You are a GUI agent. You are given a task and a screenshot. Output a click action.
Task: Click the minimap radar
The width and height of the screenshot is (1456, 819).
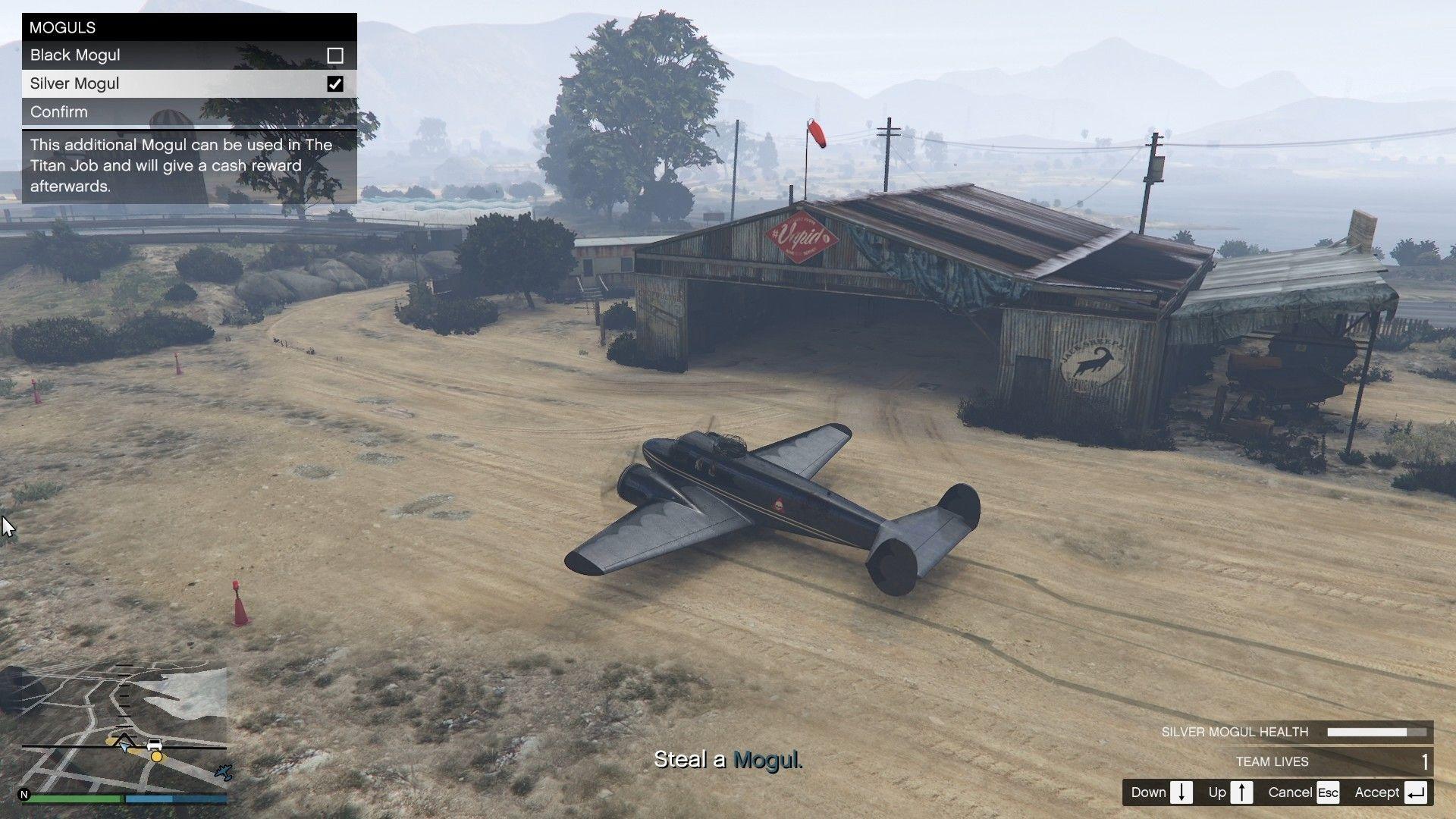tap(124, 726)
